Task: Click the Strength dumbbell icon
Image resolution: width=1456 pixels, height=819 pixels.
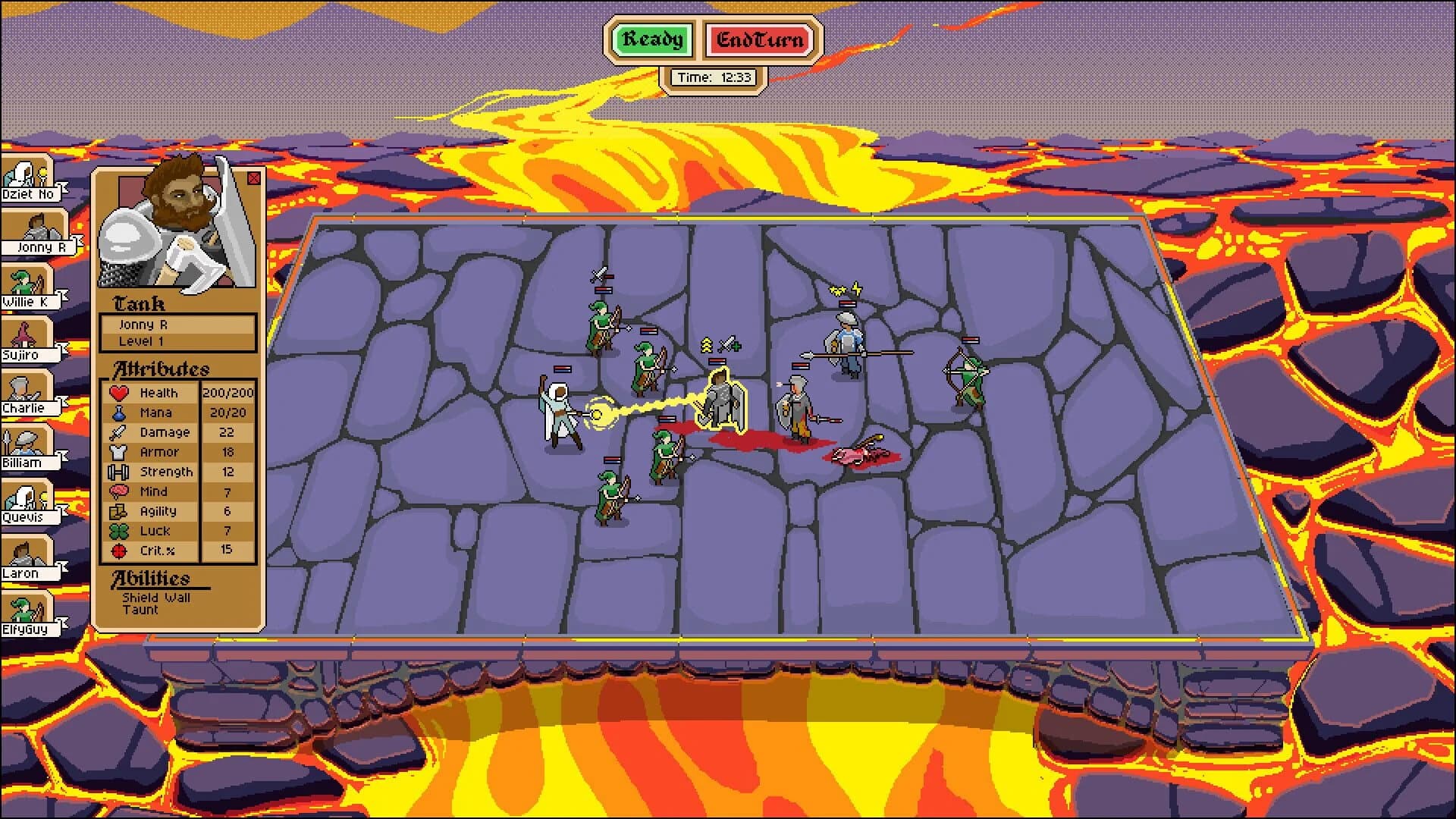Action: (121, 472)
